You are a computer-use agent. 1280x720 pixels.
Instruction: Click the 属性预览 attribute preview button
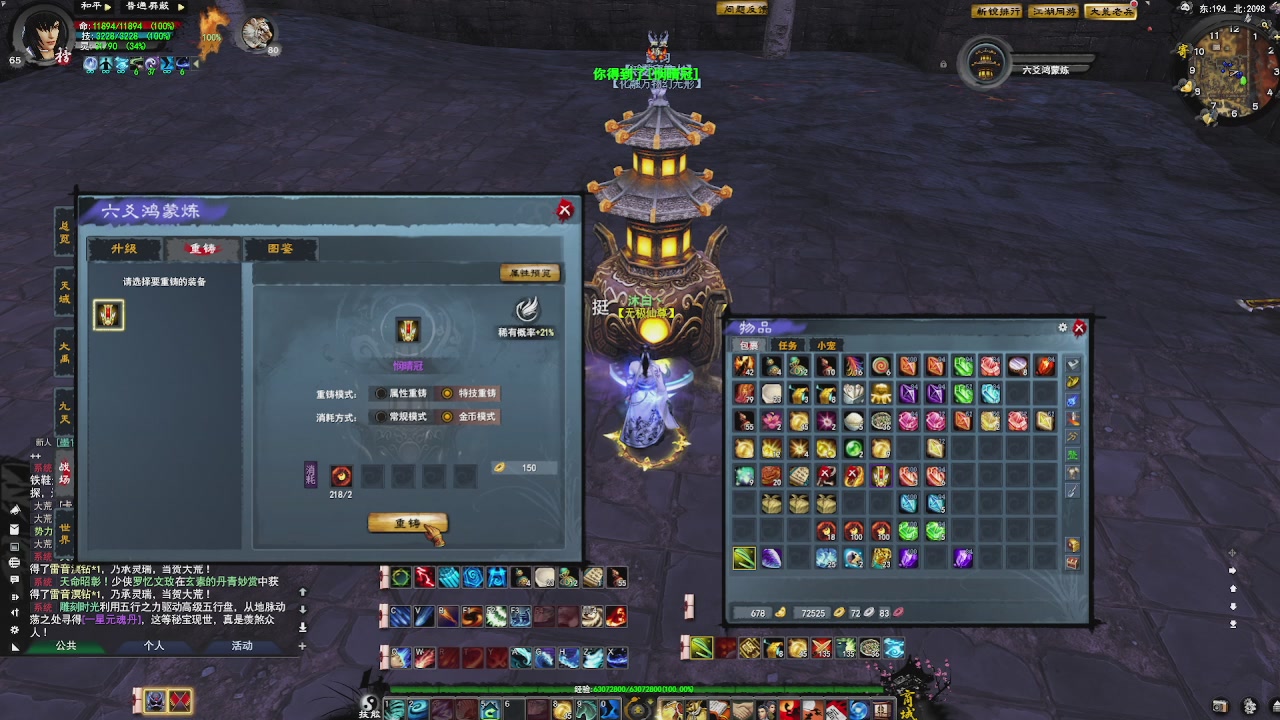(529, 273)
